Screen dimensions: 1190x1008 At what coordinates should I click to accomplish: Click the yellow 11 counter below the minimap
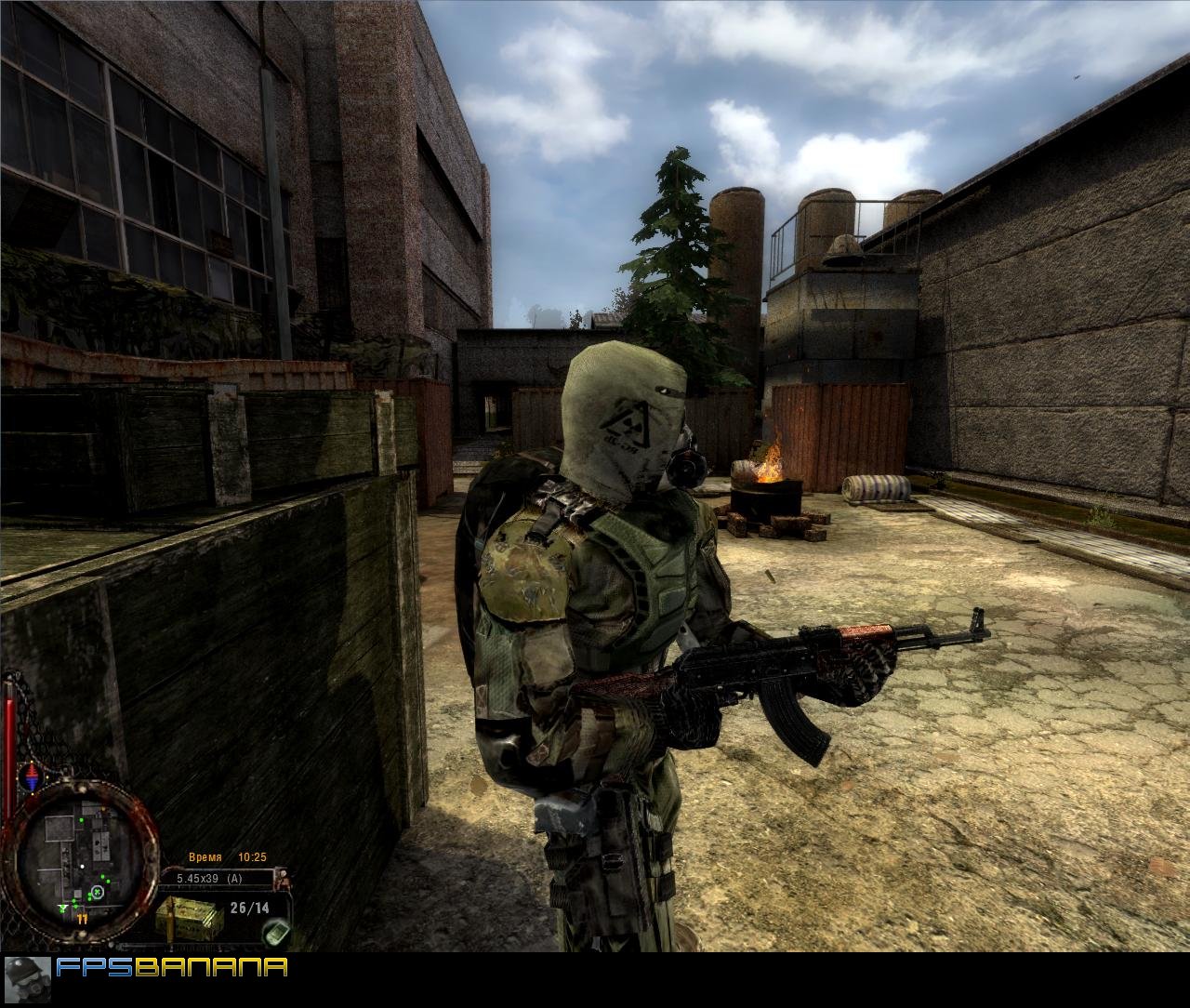tap(83, 919)
